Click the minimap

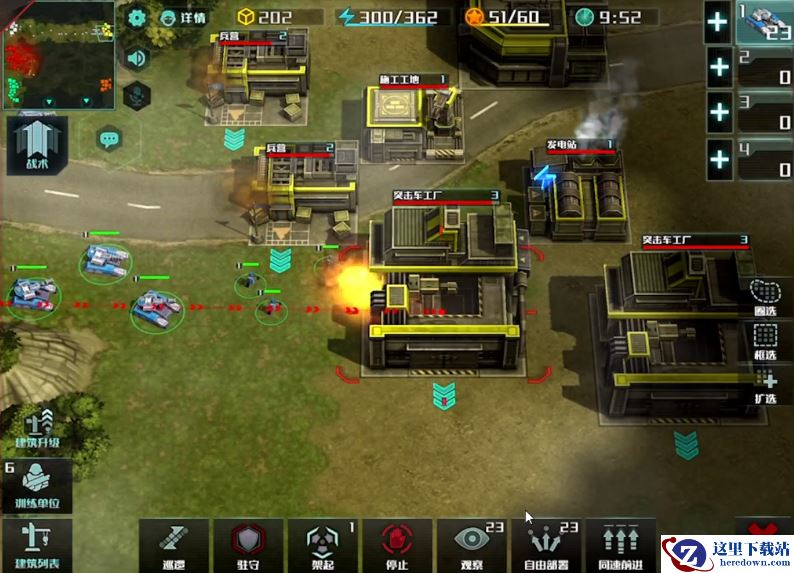coord(60,54)
